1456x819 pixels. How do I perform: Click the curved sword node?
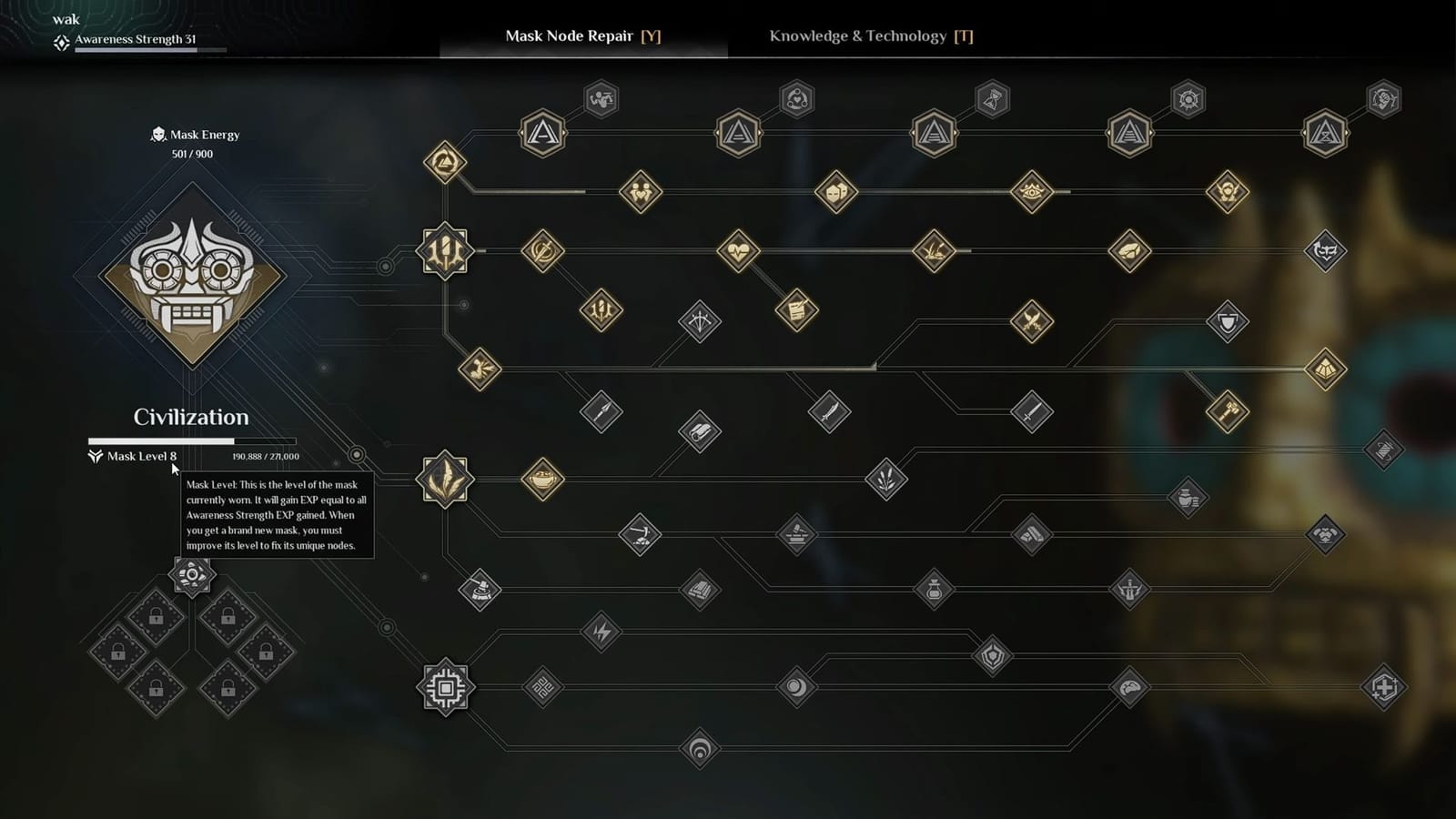click(x=829, y=410)
